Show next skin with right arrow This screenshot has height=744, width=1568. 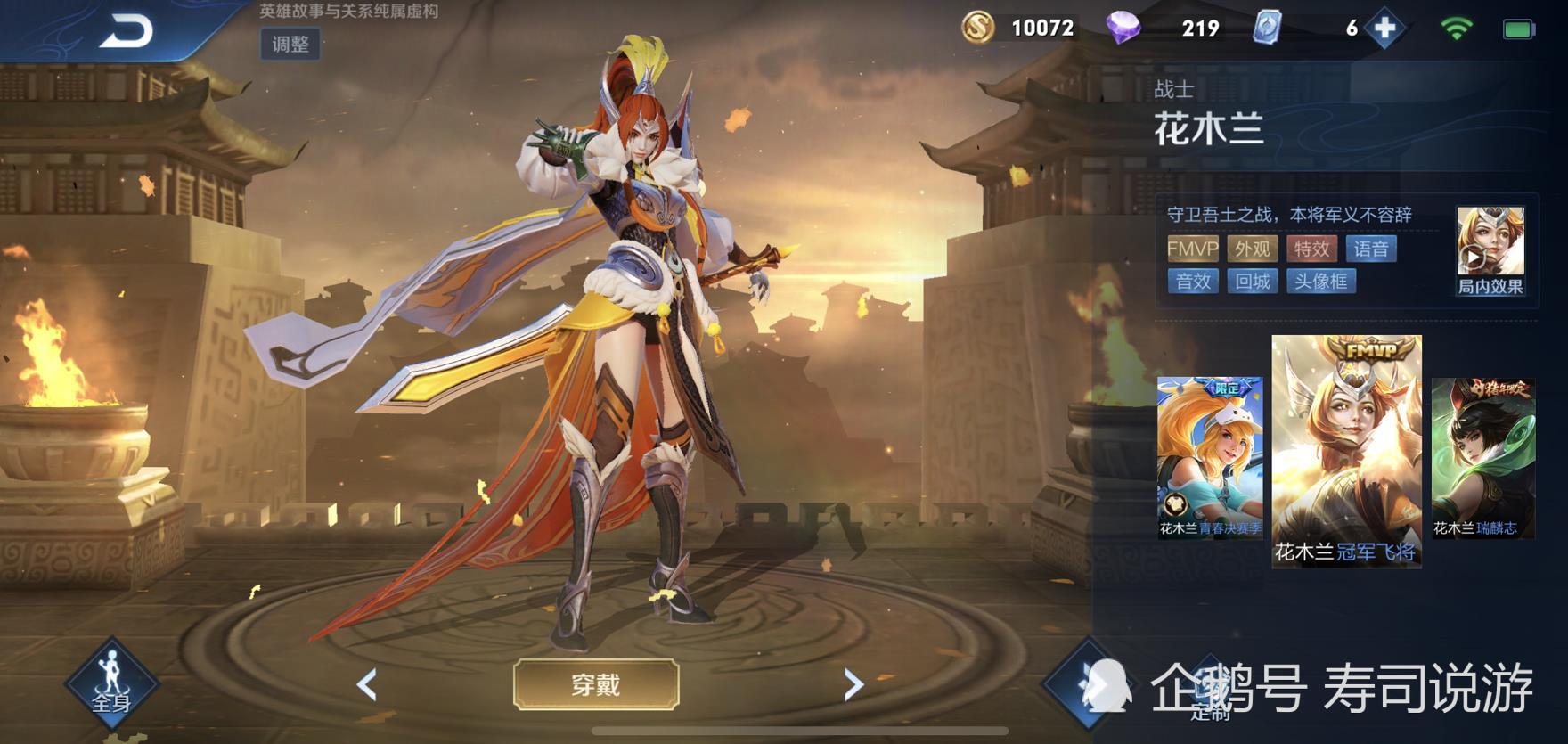pyautogui.click(x=853, y=684)
